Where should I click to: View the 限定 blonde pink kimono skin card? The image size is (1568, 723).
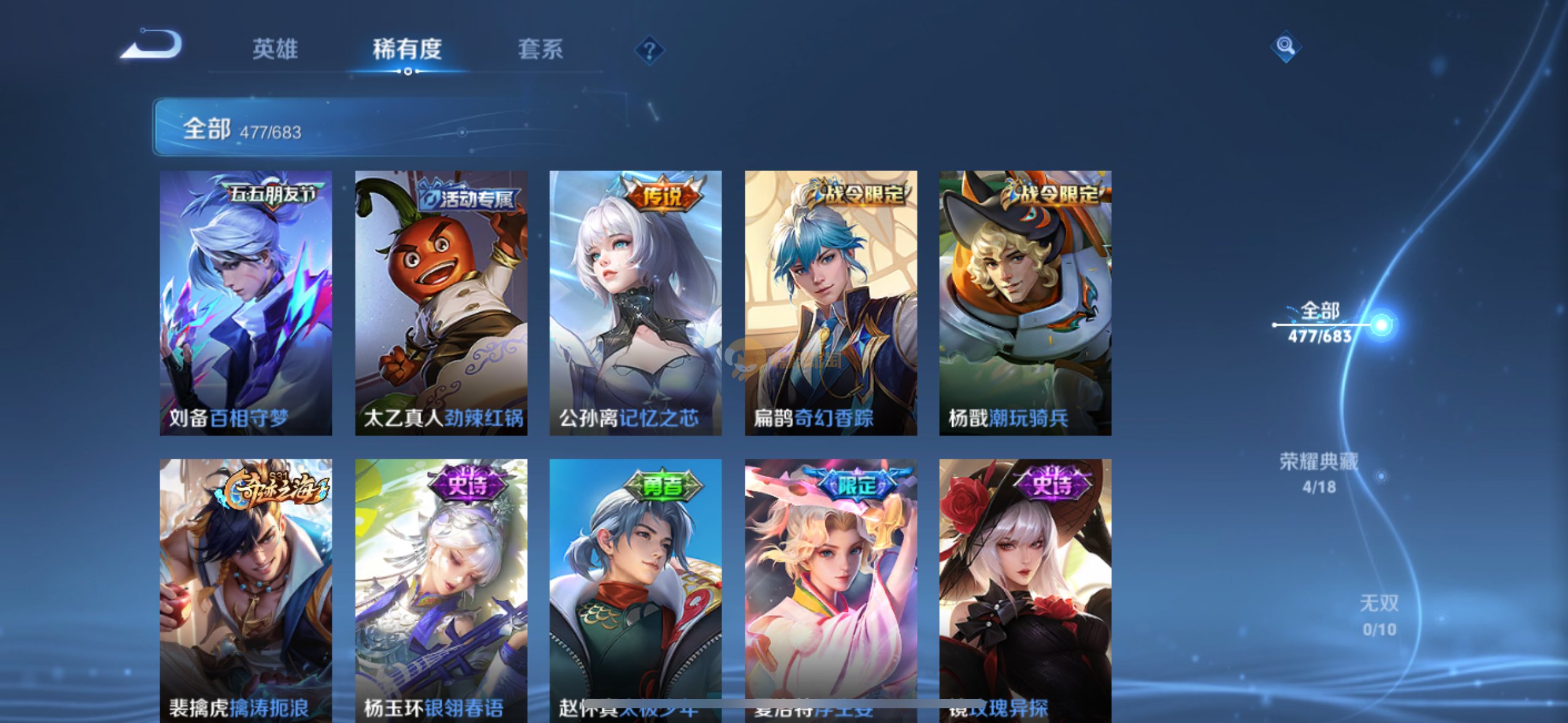point(831,589)
